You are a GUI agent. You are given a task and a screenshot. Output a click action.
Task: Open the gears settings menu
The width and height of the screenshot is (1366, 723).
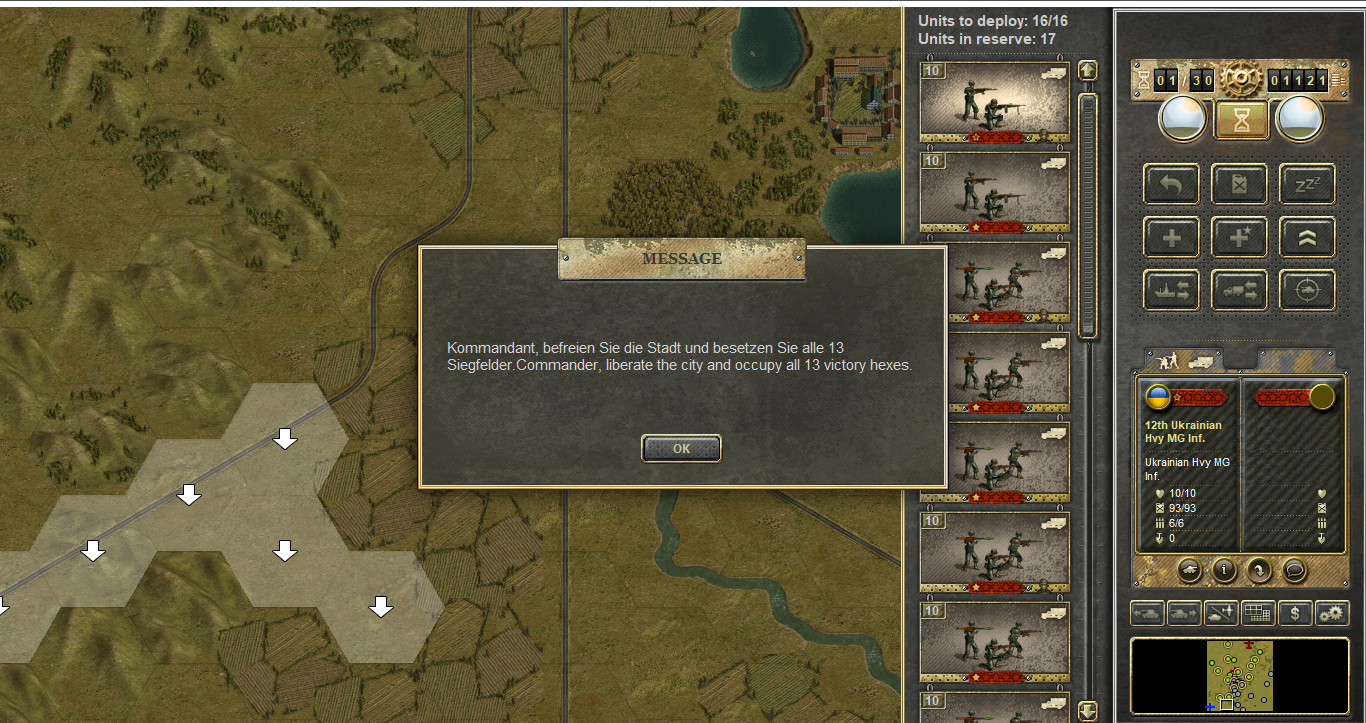click(x=1332, y=613)
